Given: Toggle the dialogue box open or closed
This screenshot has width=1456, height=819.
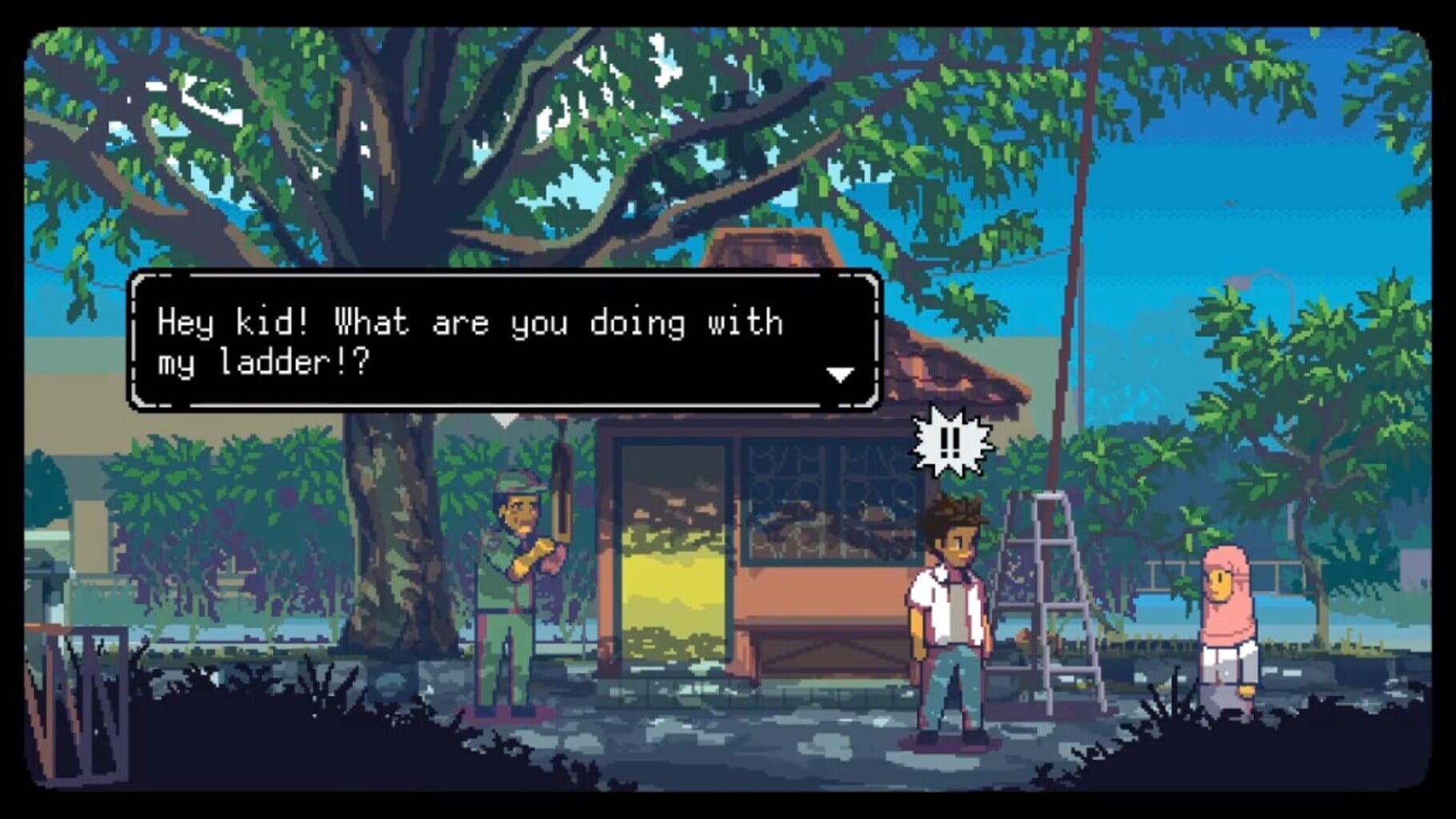Looking at the screenshot, I should 504,348.
